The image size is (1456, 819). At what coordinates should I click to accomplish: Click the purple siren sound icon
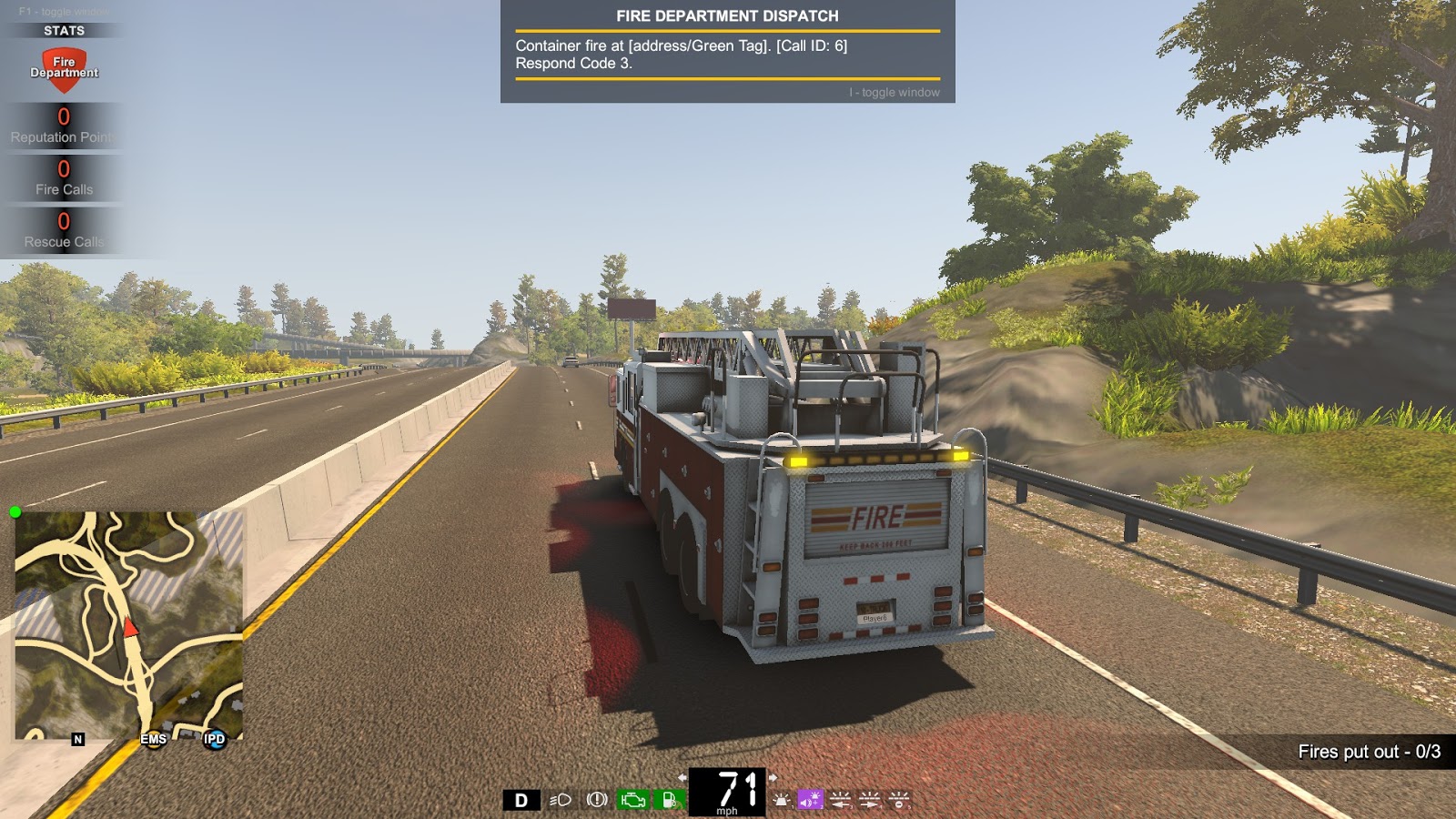point(808,802)
